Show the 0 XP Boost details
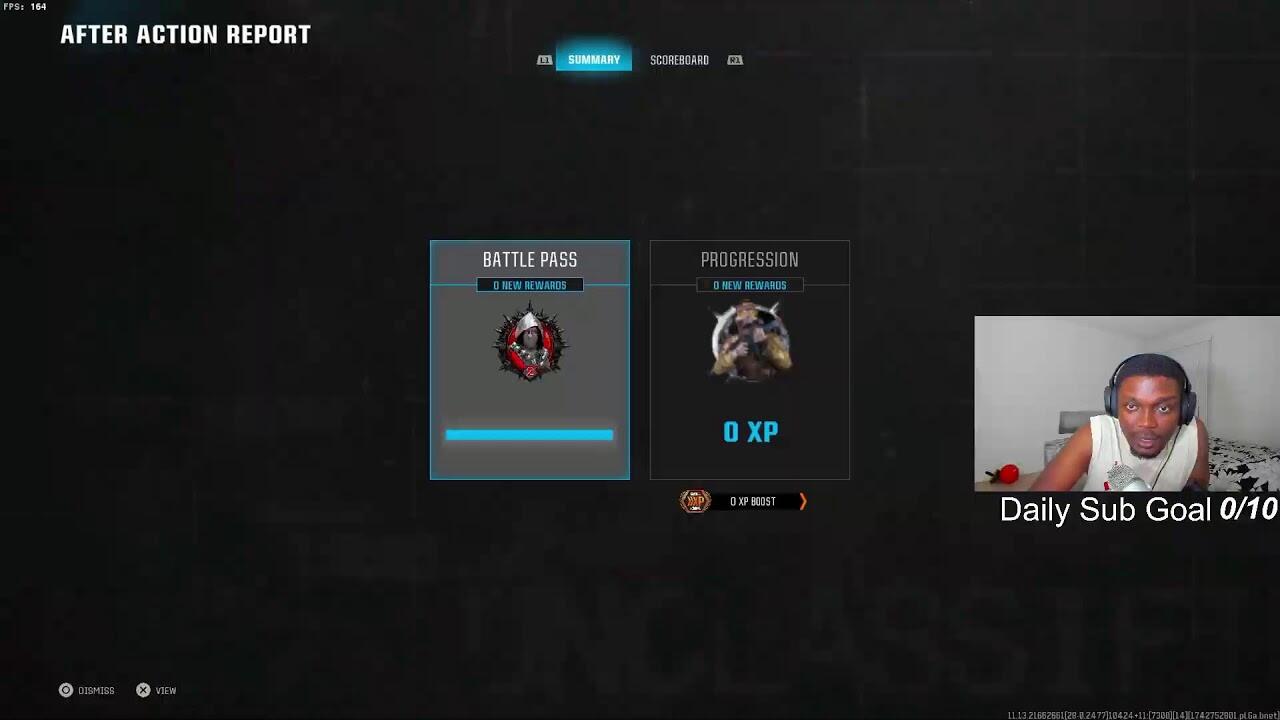 pos(745,501)
